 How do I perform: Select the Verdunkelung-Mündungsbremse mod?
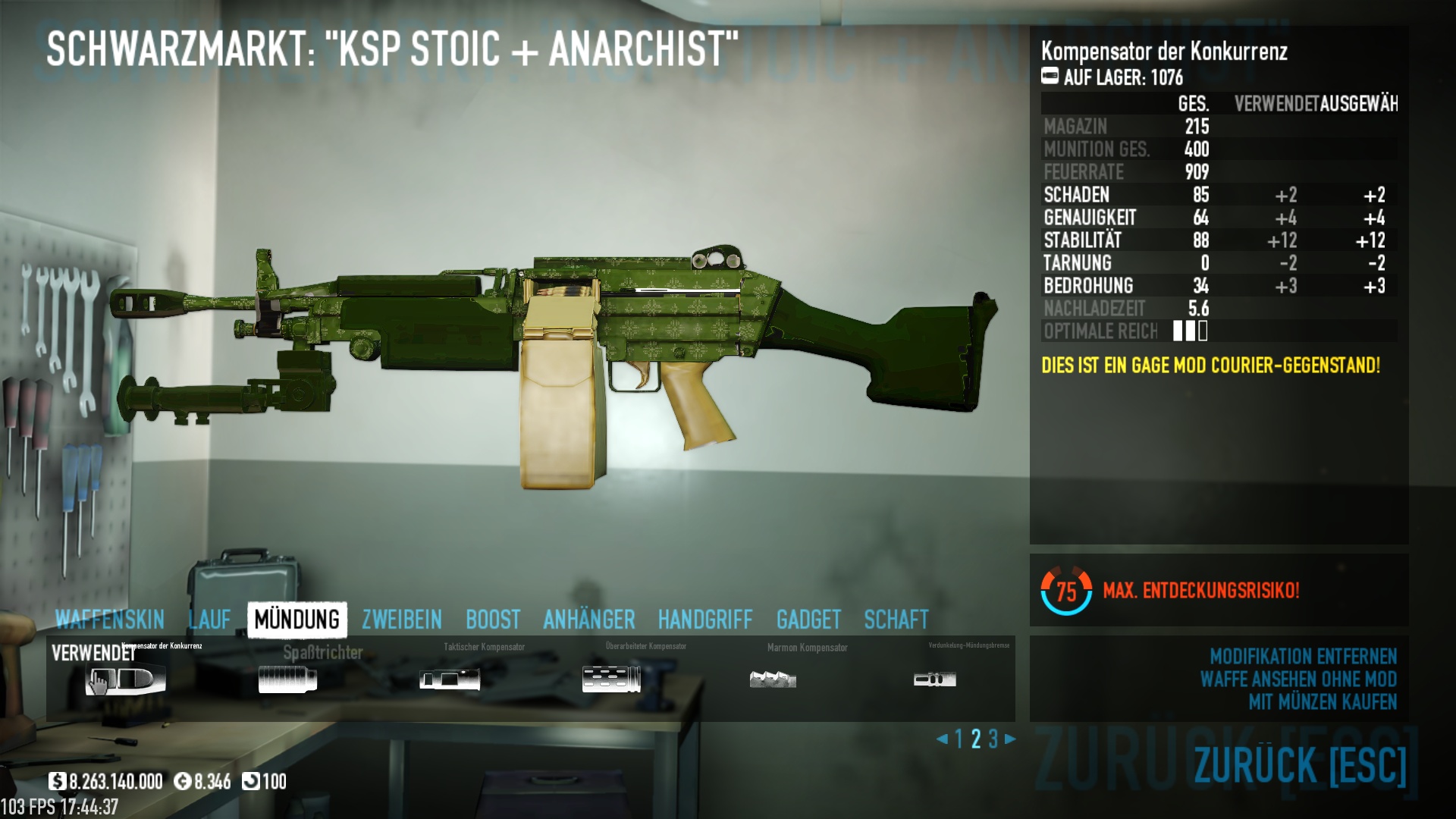coord(934,679)
